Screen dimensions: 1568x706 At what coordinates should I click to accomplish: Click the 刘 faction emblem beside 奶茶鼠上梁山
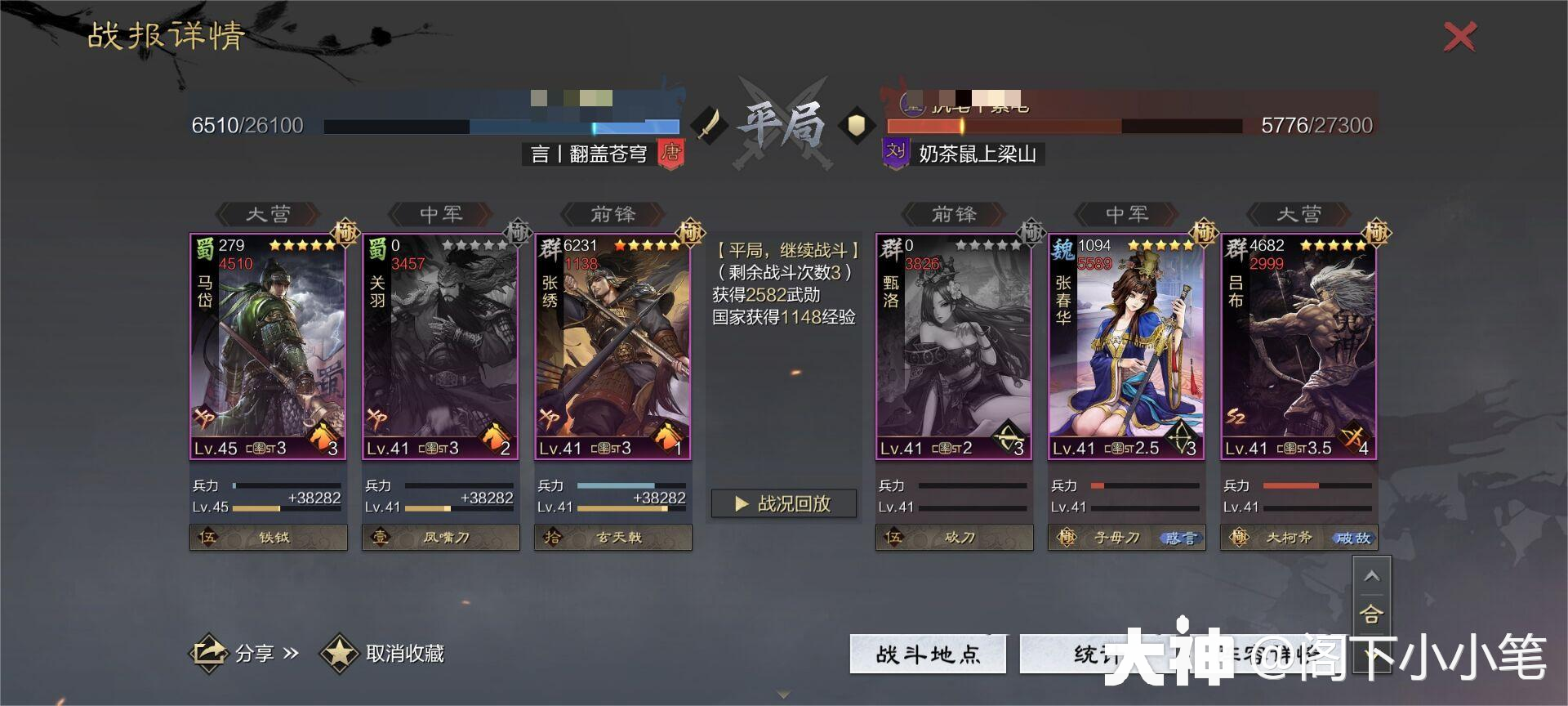pyautogui.click(x=894, y=153)
